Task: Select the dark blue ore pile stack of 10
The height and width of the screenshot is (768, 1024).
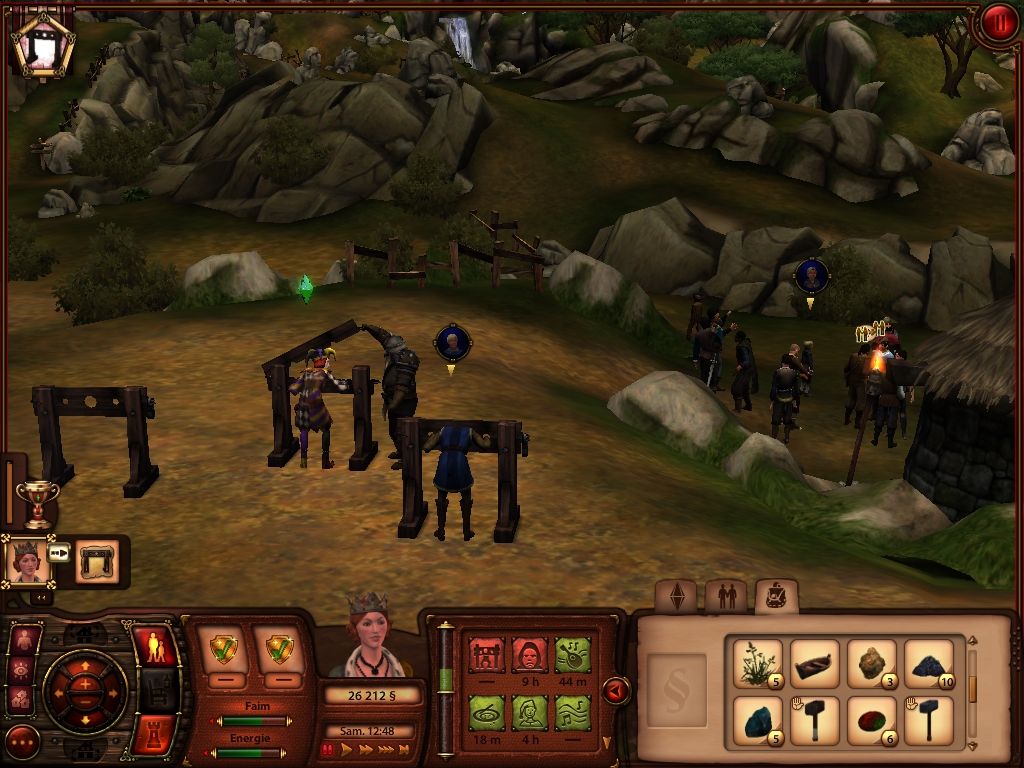Action: [929, 663]
